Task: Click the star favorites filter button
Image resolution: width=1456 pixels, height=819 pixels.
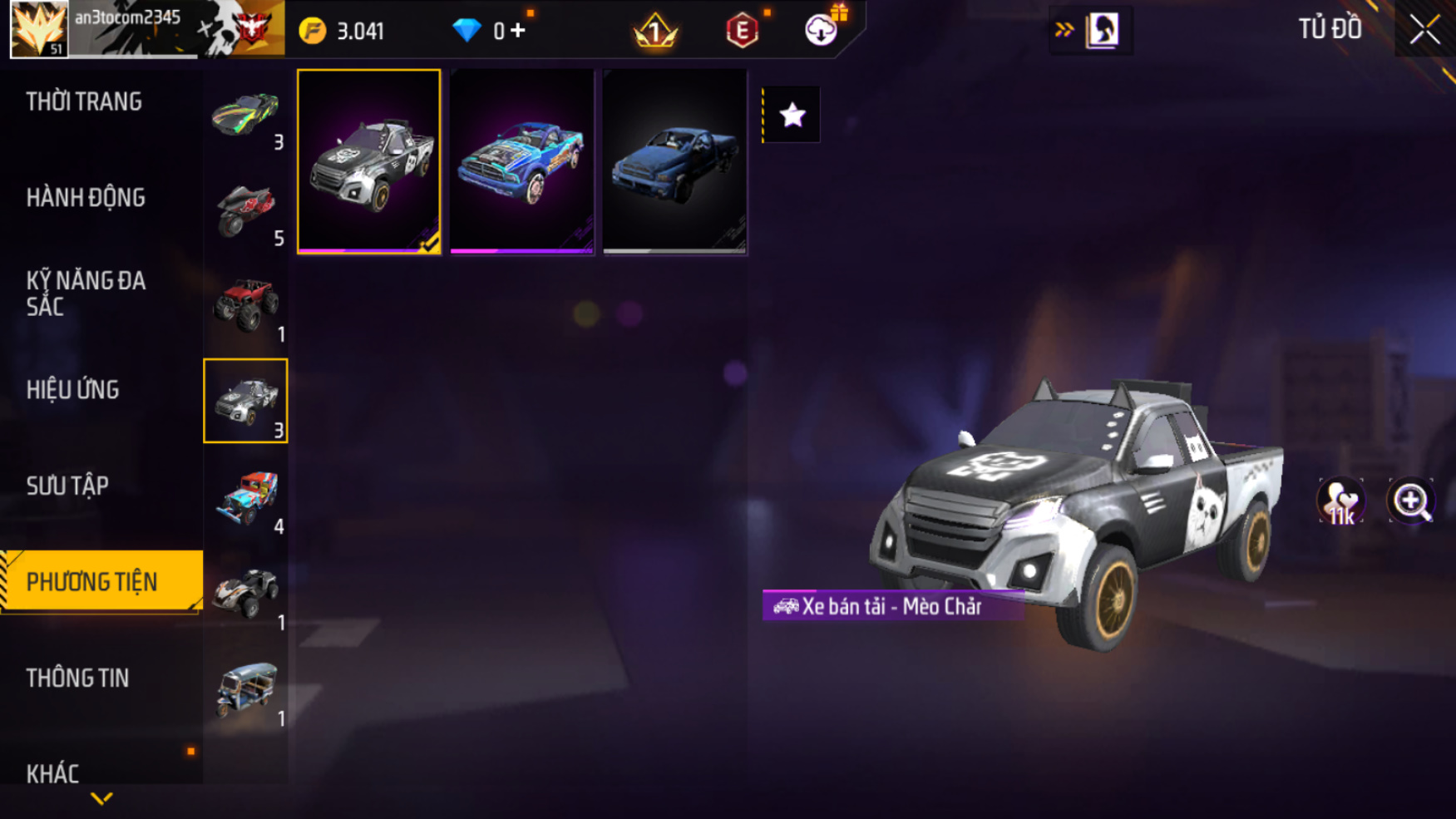Action: (x=792, y=115)
